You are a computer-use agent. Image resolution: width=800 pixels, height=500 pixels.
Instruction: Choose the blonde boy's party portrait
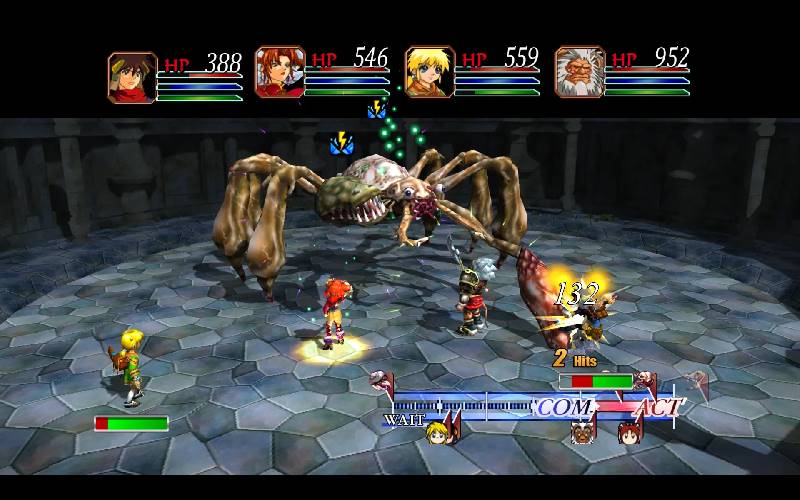[x=429, y=73]
